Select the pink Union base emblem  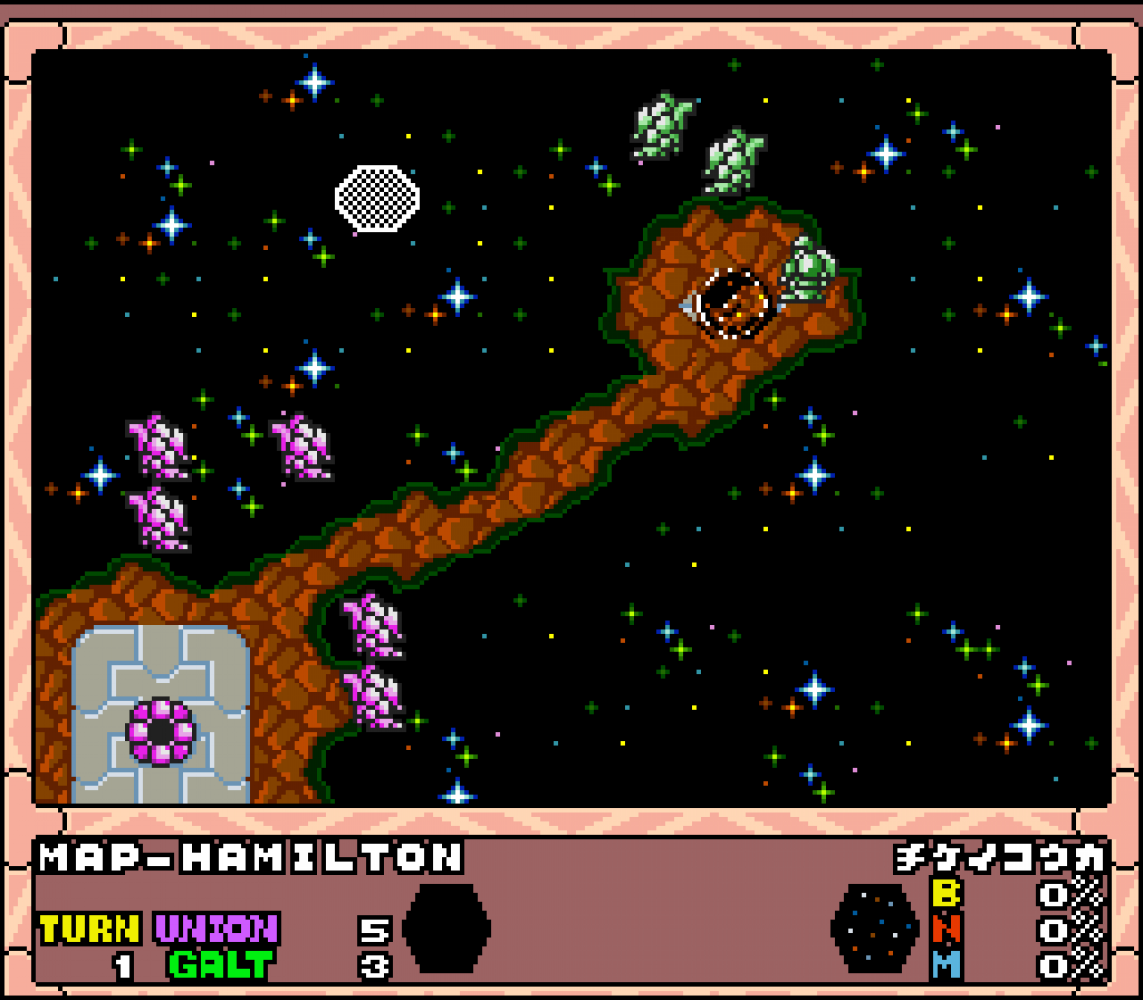[160, 732]
